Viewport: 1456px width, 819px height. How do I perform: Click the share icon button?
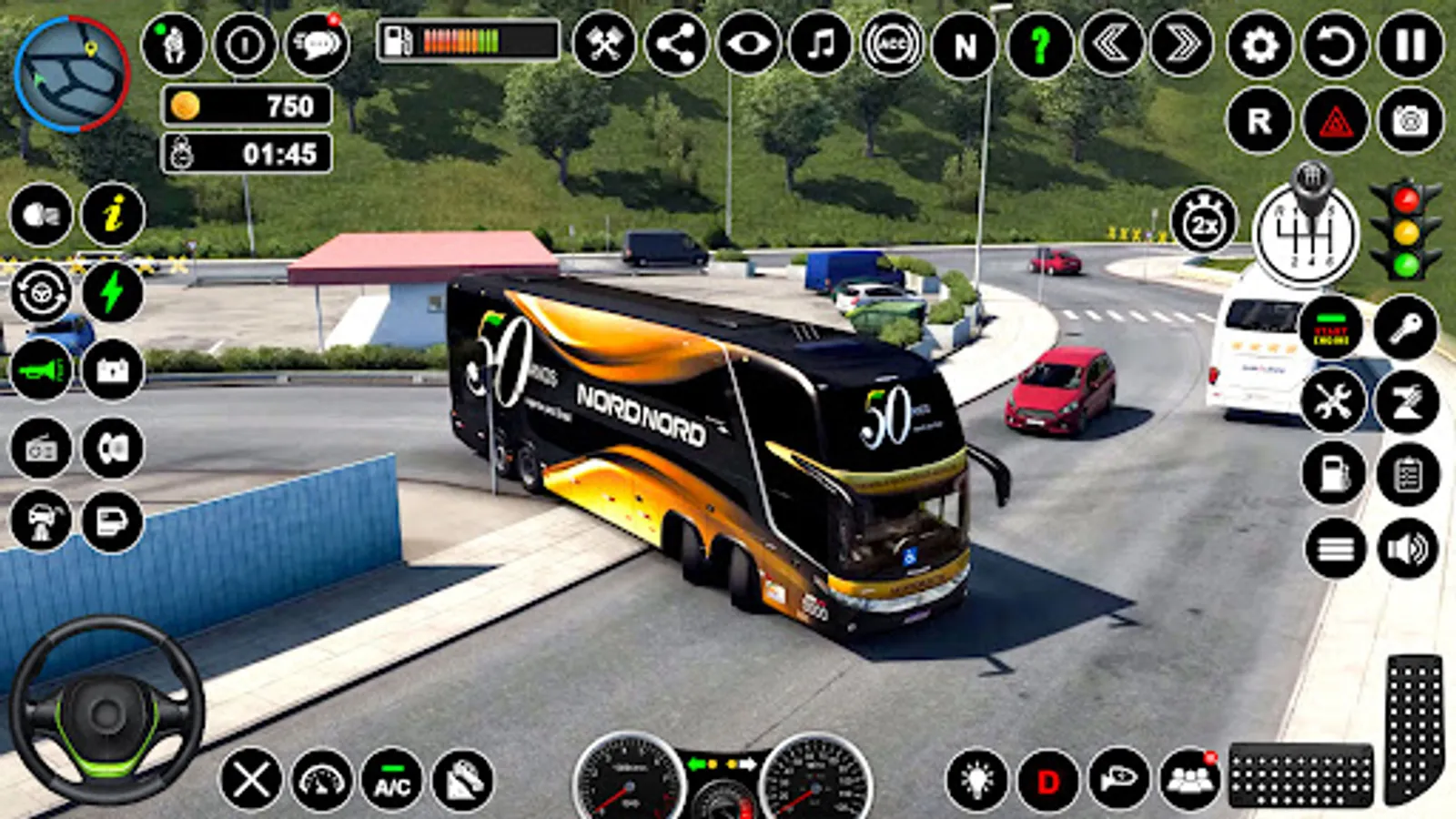[x=676, y=45]
